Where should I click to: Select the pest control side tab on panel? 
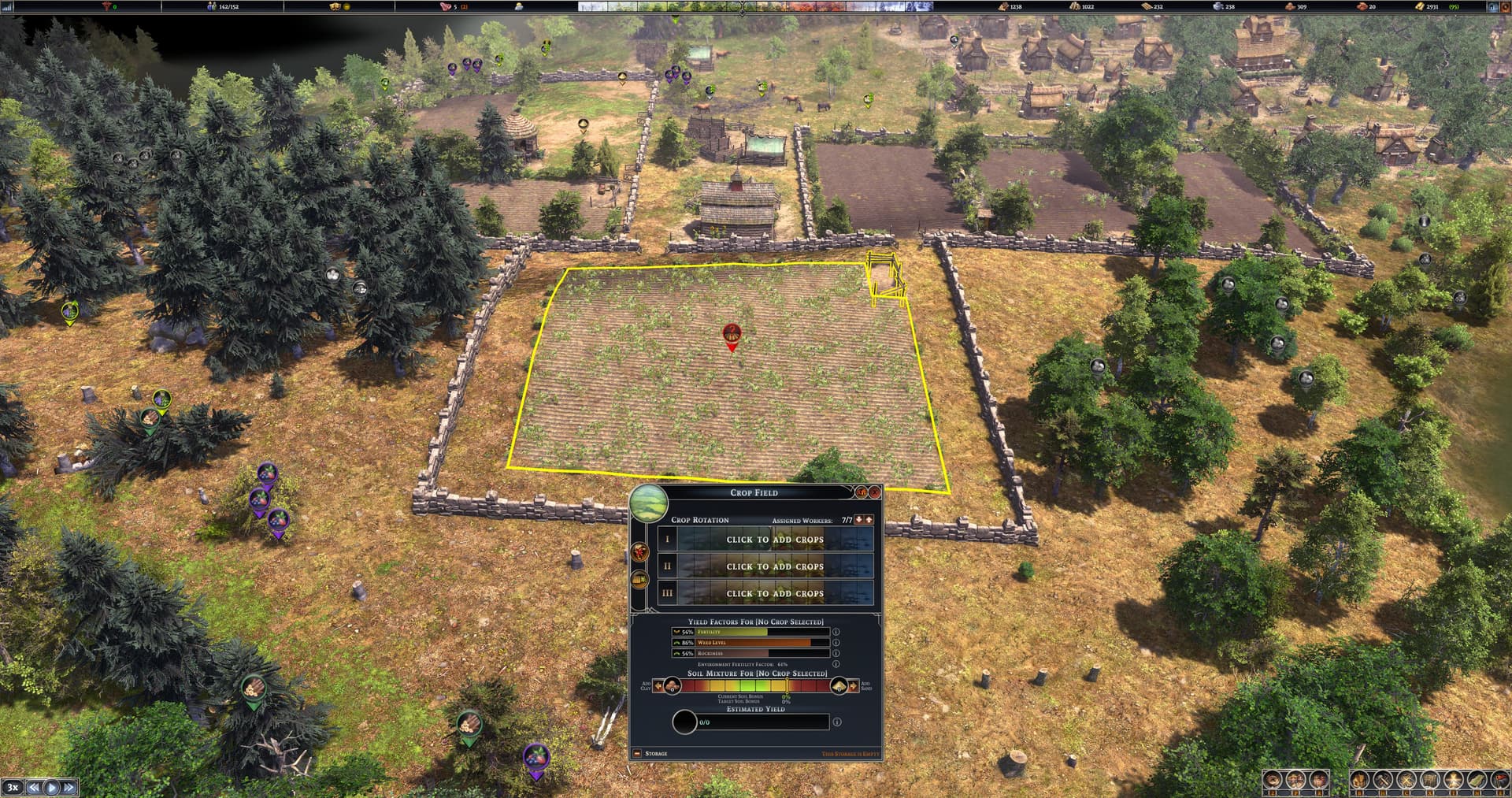click(x=639, y=552)
